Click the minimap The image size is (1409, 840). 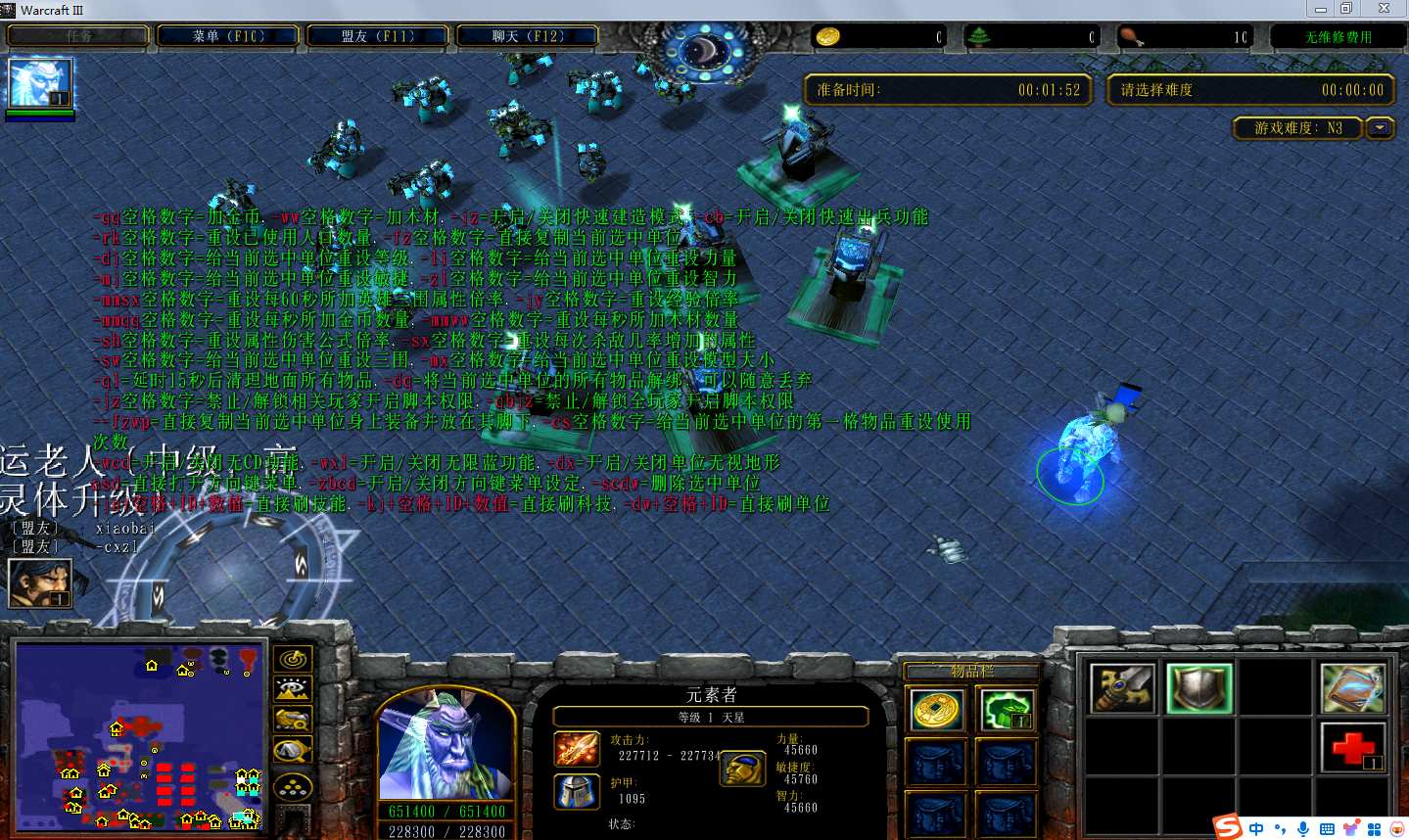pyautogui.click(x=139, y=736)
